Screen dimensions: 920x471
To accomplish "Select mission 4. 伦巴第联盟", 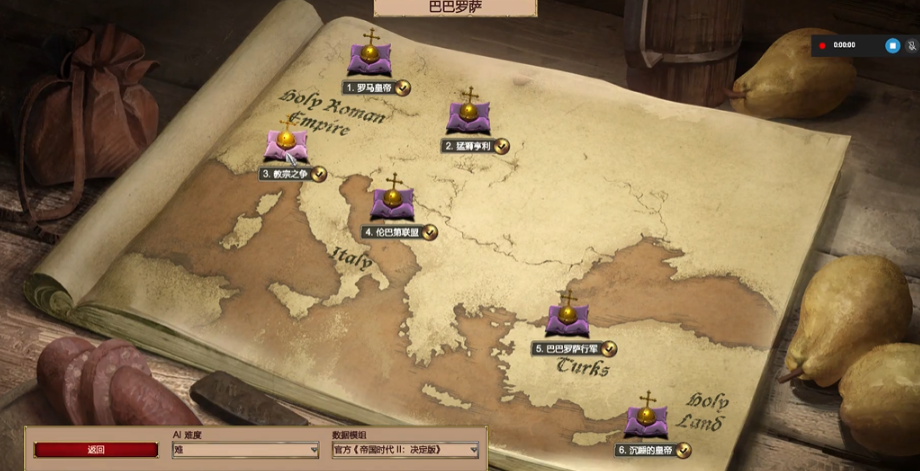I will (x=393, y=203).
